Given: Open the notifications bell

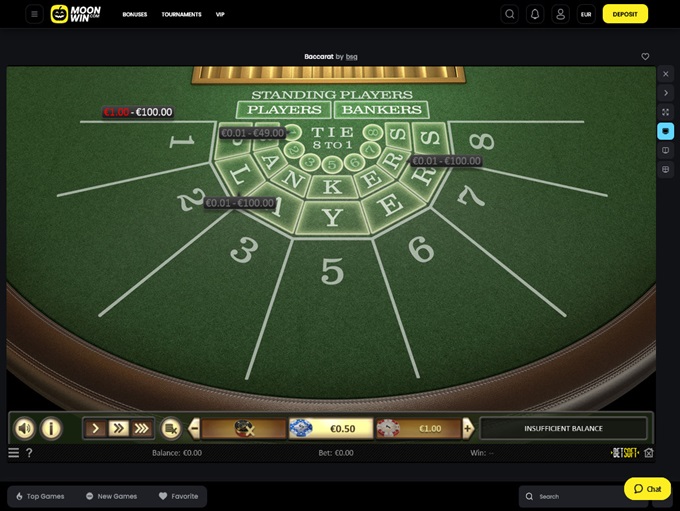Looking at the screenshot, I should 535,14.
